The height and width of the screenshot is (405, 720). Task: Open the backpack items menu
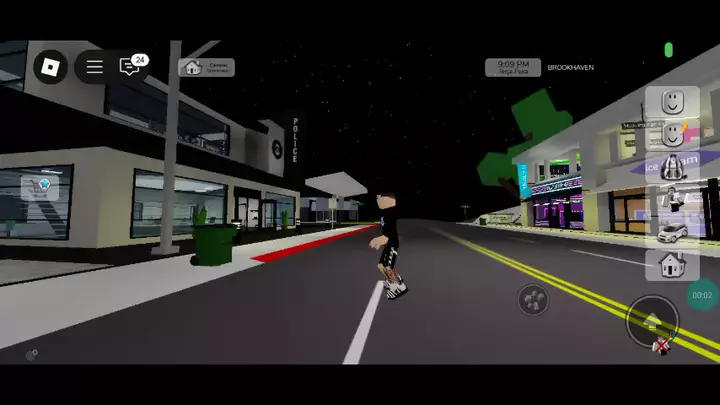[x=671, y=167]
